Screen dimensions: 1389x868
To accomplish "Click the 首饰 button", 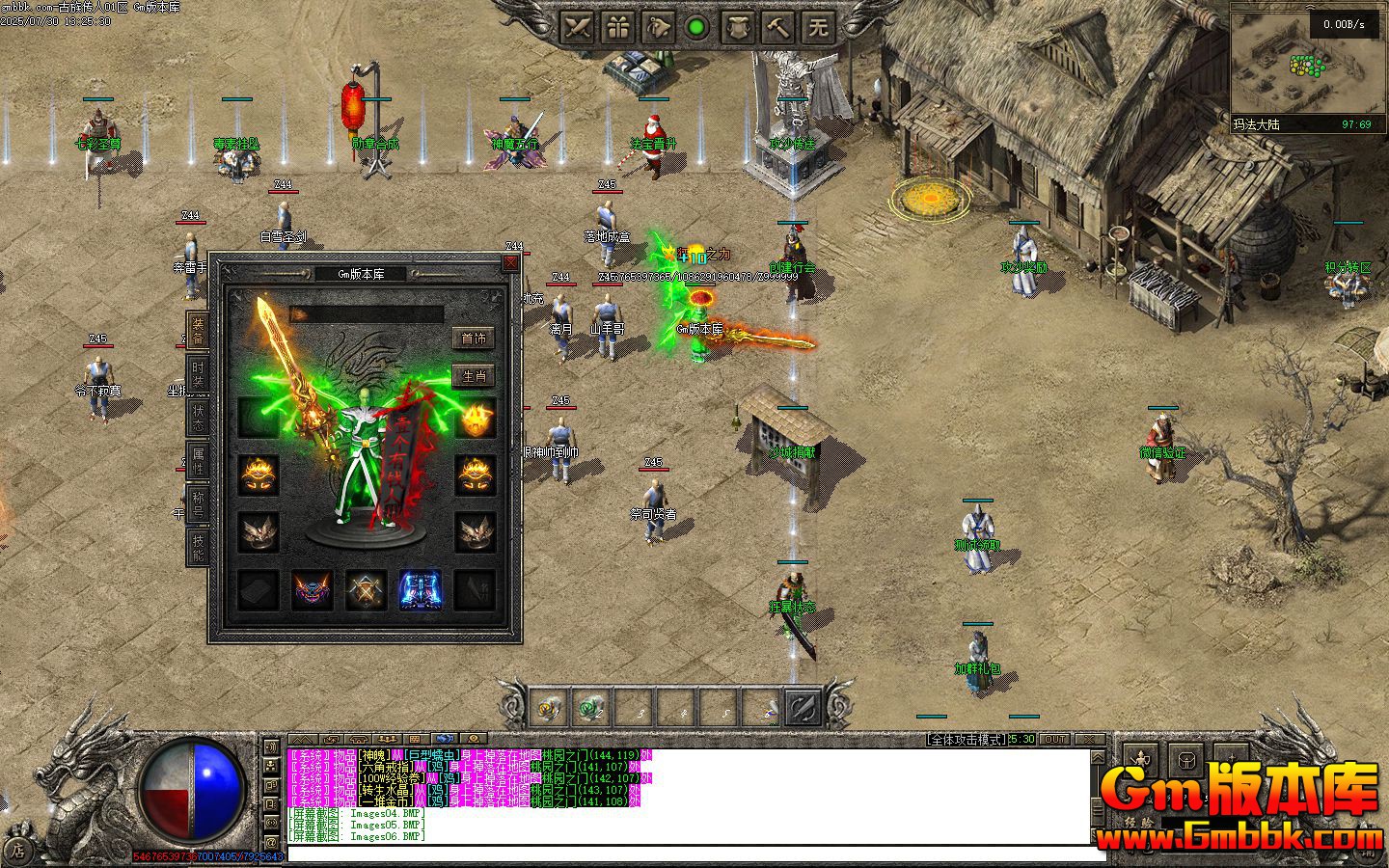I will (x=474, y=339).
